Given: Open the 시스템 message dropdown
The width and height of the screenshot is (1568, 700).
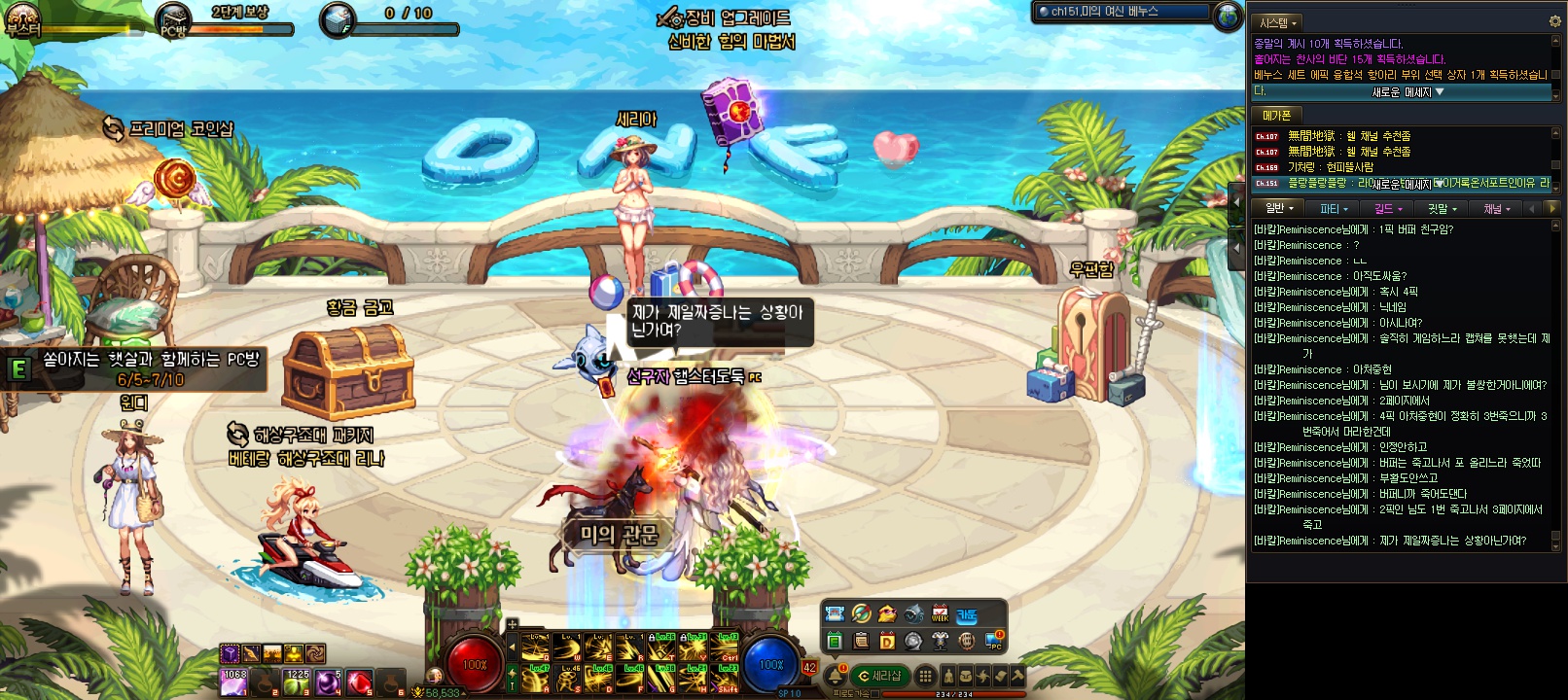Looking at the screenshot, I should click(1278, 22).
